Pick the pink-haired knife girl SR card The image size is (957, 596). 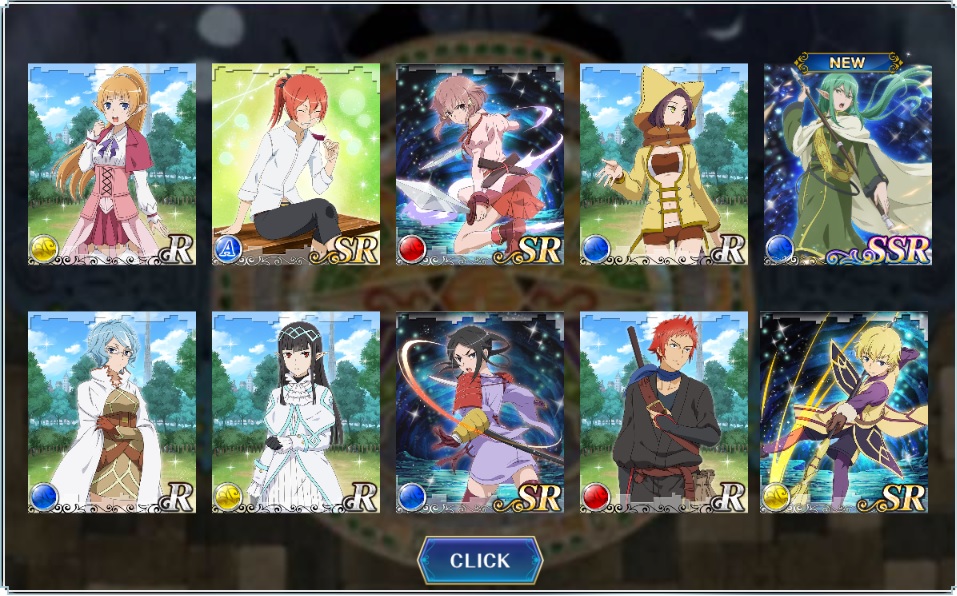pos(480,165)
